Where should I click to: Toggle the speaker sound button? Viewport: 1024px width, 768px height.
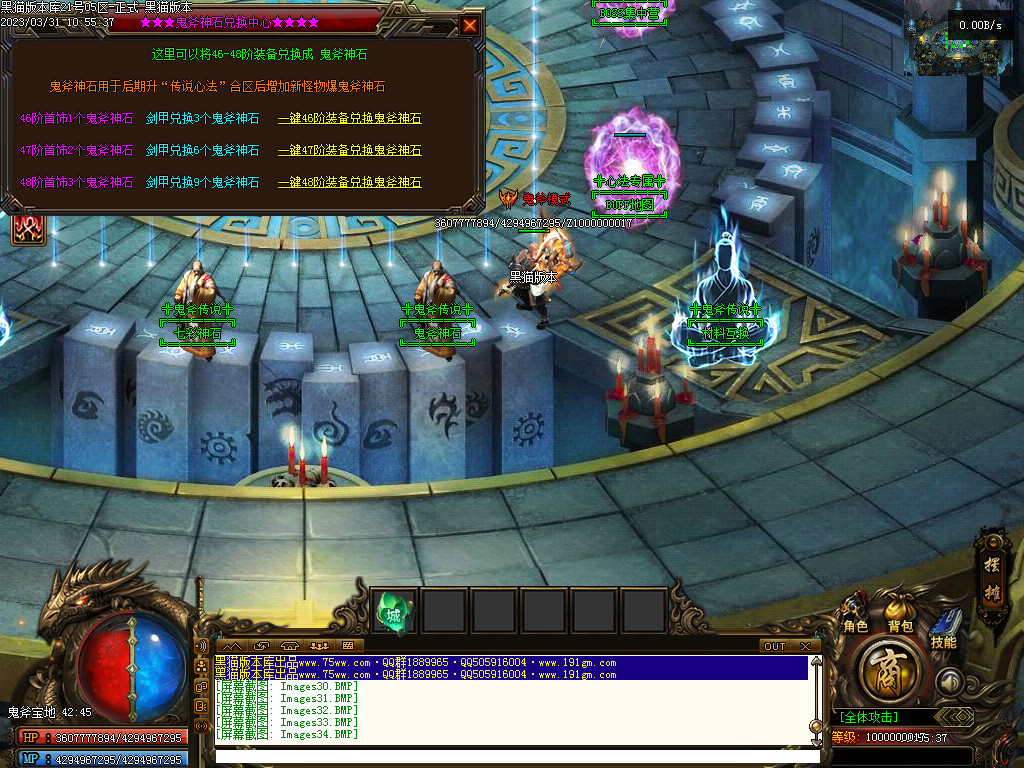(x=949, y=682)
